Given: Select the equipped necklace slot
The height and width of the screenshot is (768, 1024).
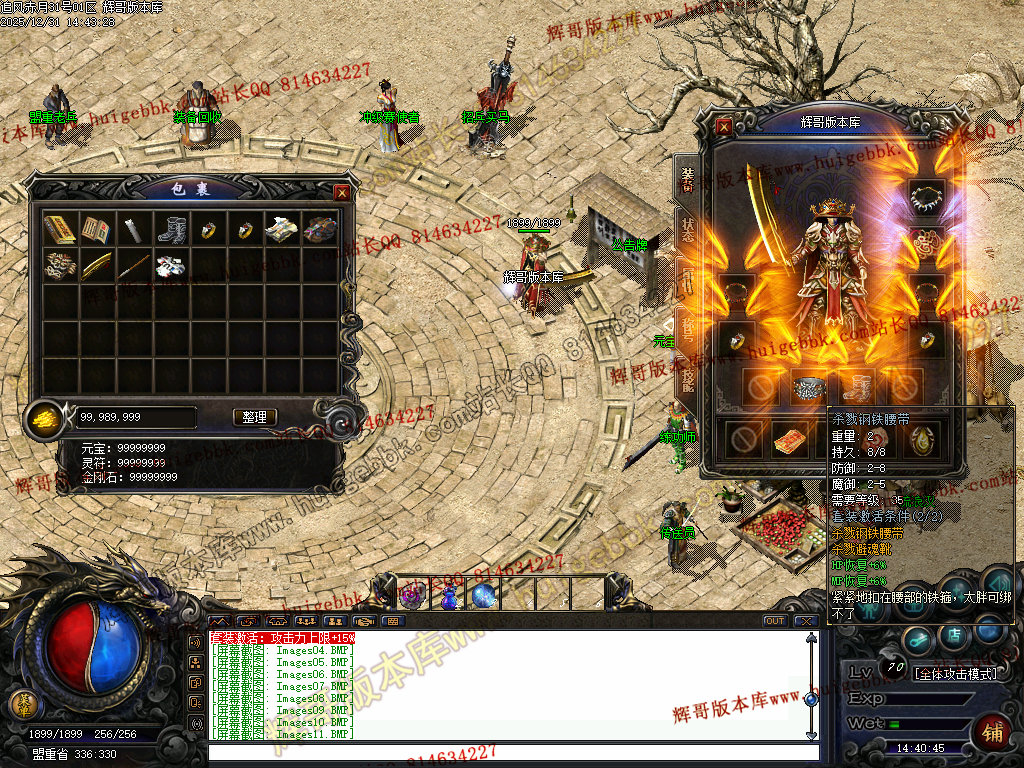Looking at the screenshot, I should click(926, 194).
